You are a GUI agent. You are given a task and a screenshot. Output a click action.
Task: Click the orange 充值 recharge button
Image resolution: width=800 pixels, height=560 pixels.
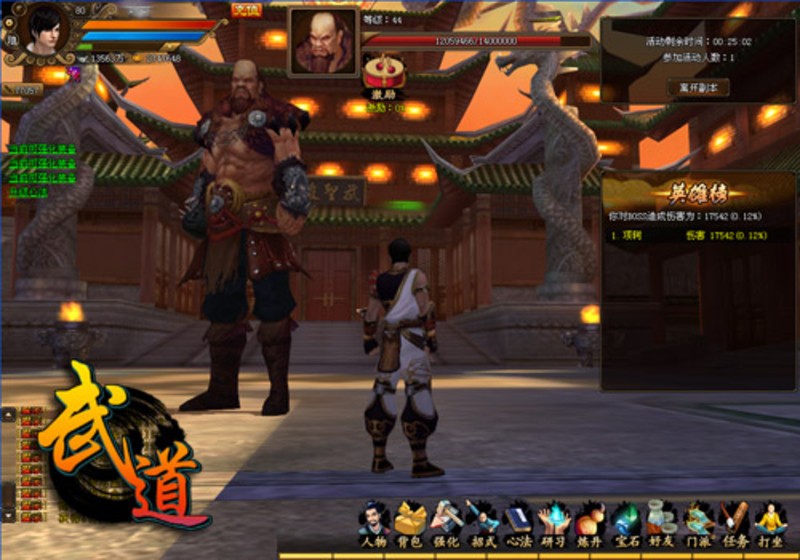(245, 10)
